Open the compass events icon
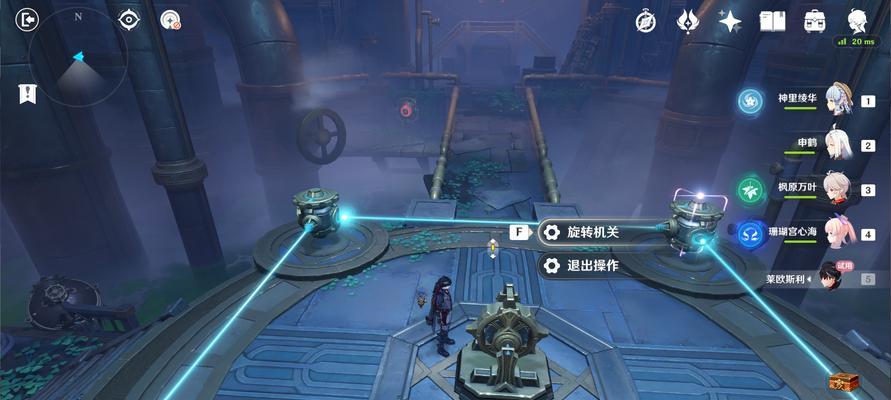Image resolution: width=891 pixels, height=400 pixels. (x=646, y=20)
